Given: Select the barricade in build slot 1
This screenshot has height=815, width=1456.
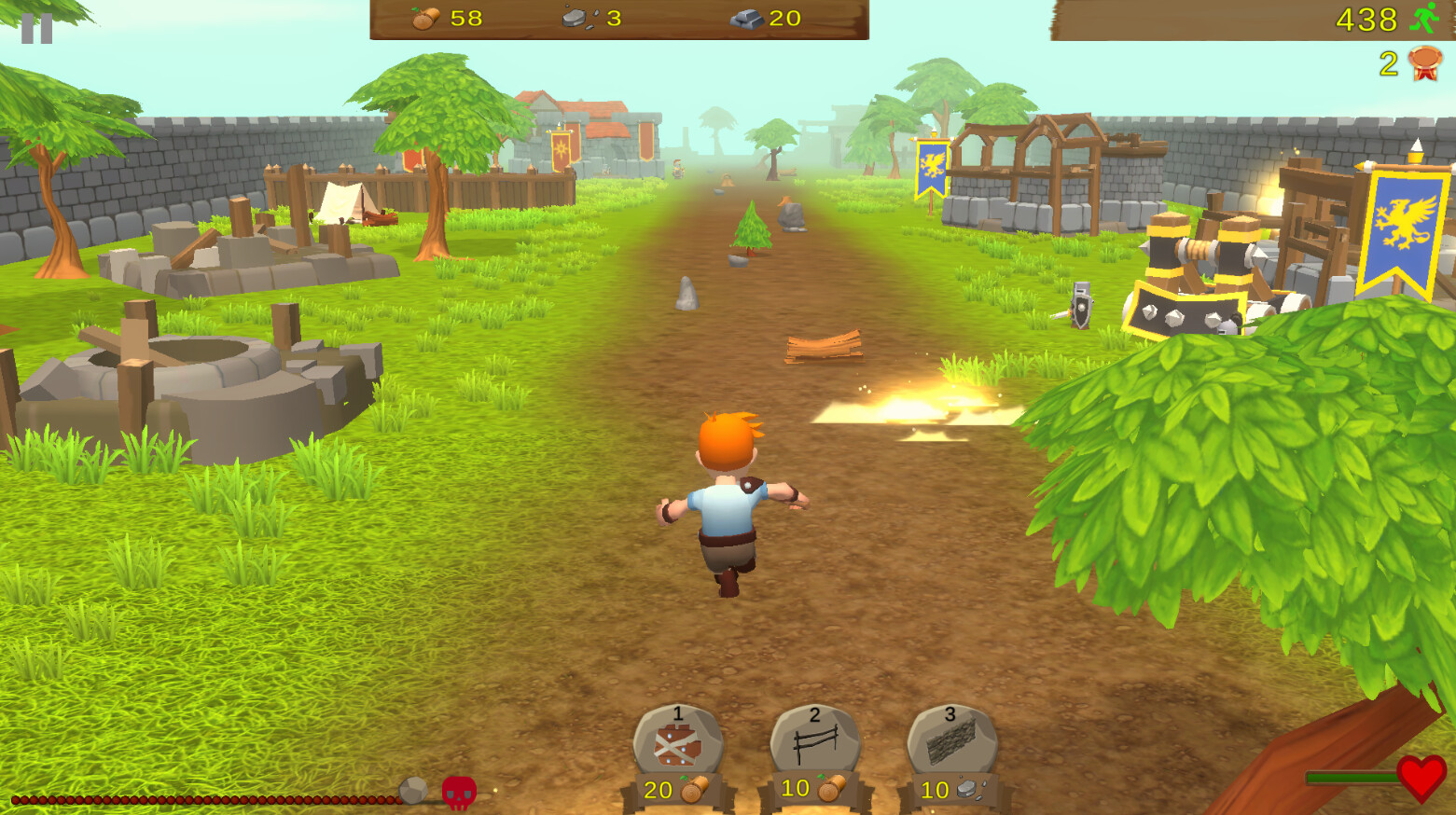Looking at the screenshot, I should point(677,743).
